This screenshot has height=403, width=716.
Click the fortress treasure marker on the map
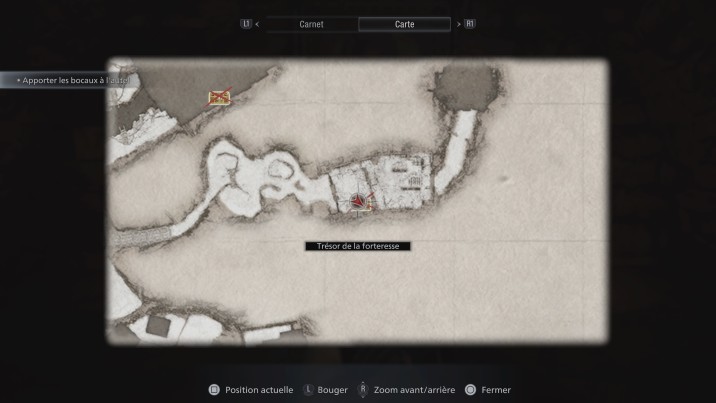click(x=358, y=203)
